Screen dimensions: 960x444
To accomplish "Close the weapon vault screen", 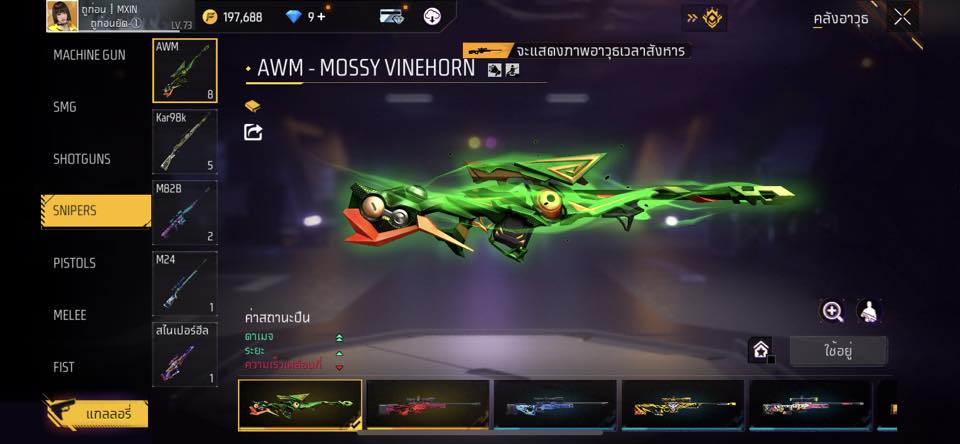I will pyautogui.click(x=903, y=17).
